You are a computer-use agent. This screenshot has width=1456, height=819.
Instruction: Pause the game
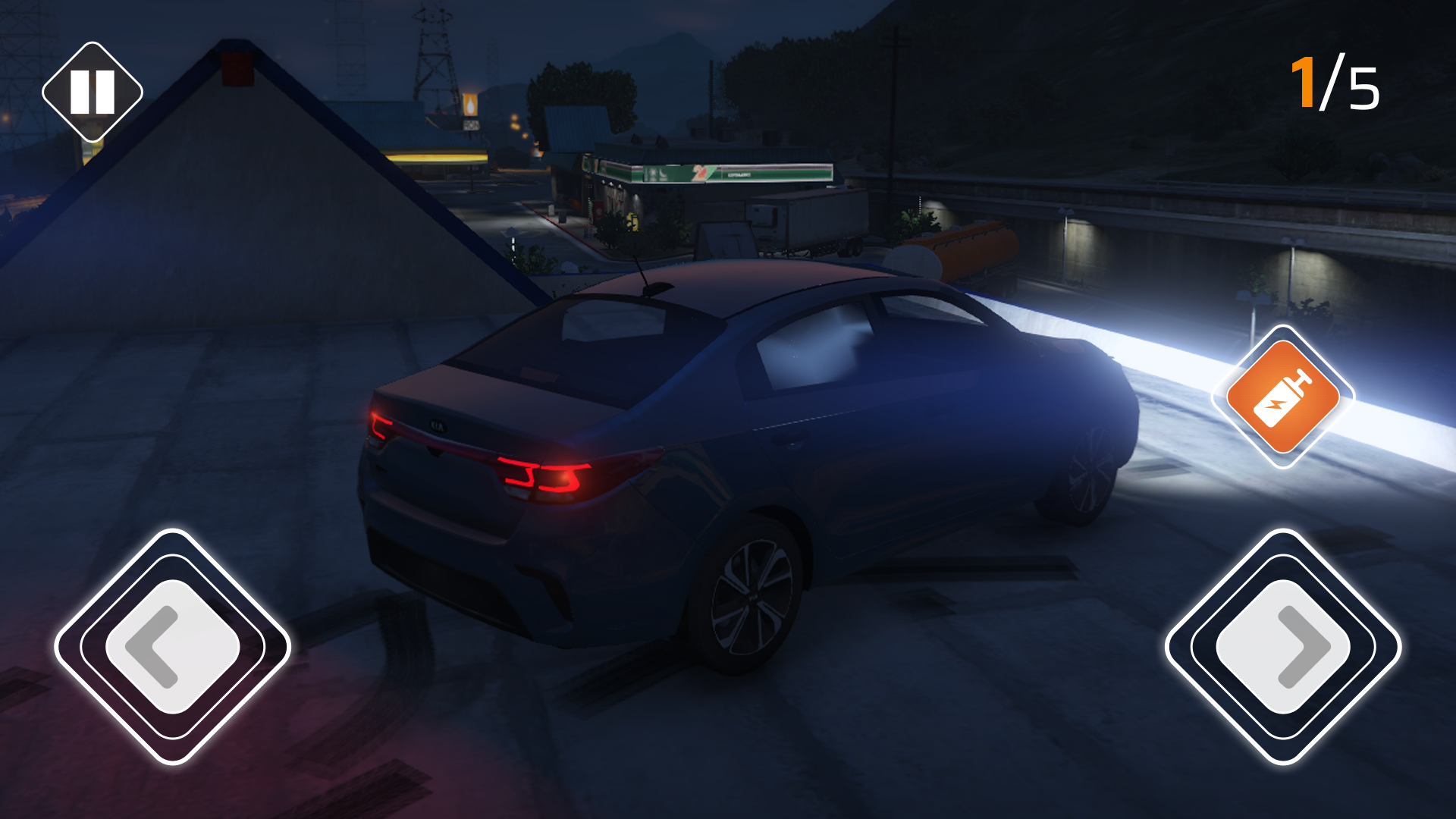click(x=93, y=90)
